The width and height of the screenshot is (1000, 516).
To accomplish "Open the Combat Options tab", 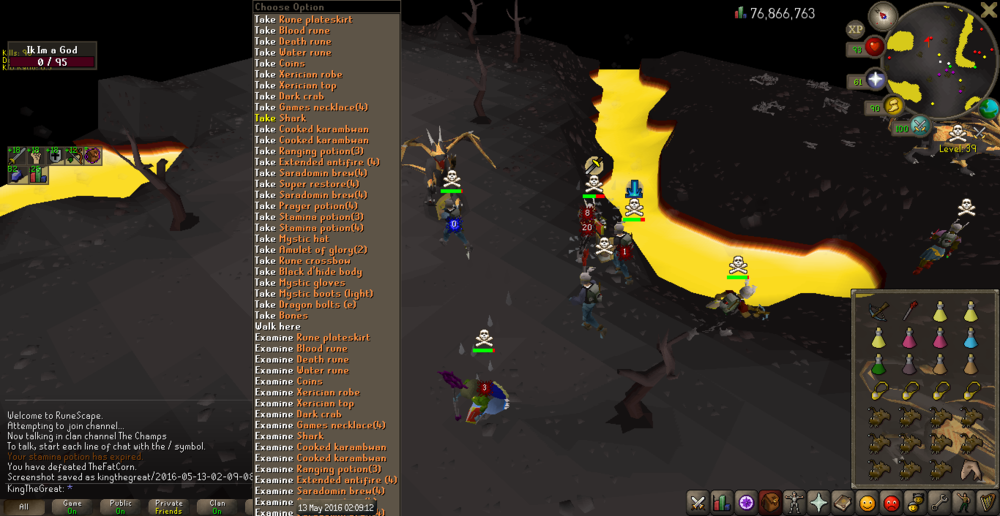I will [697, 503].
